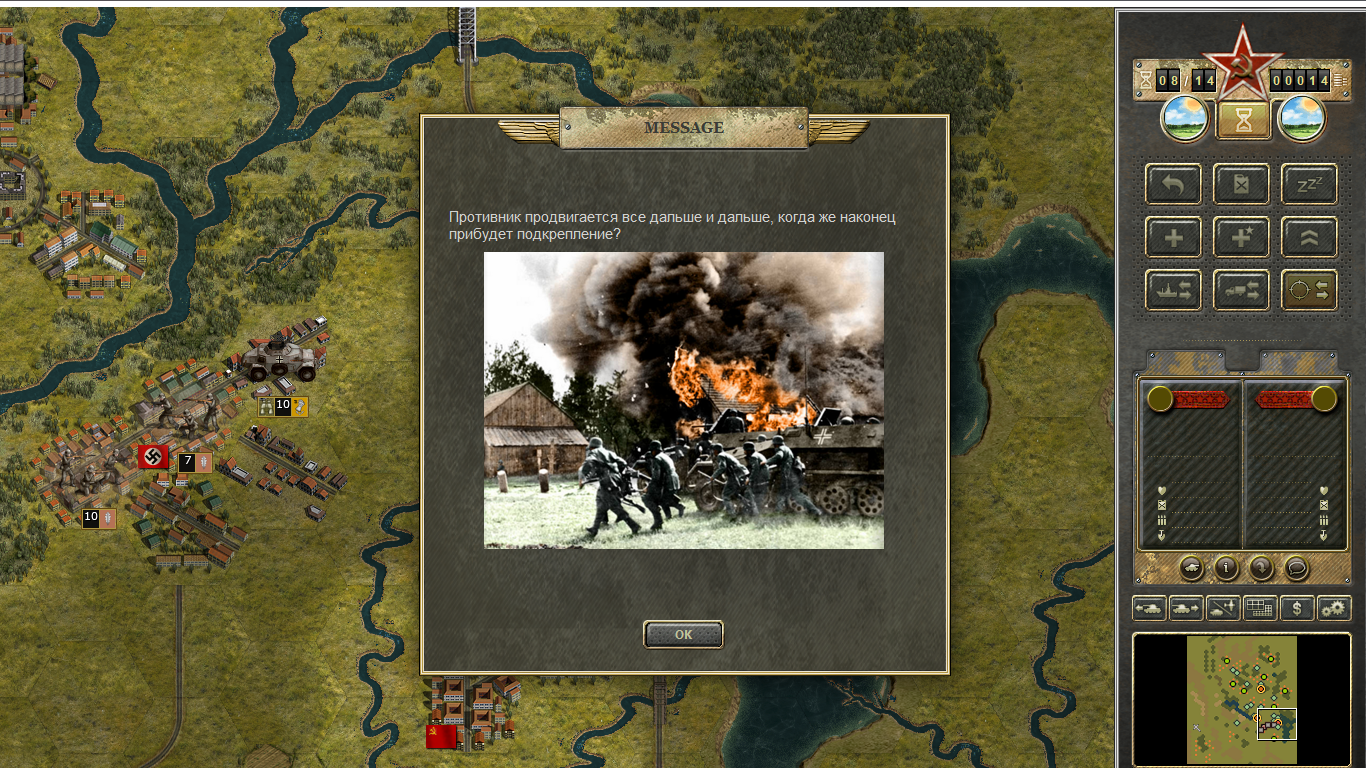Upgrade the unit with the chevrons button

(1309, 237)
